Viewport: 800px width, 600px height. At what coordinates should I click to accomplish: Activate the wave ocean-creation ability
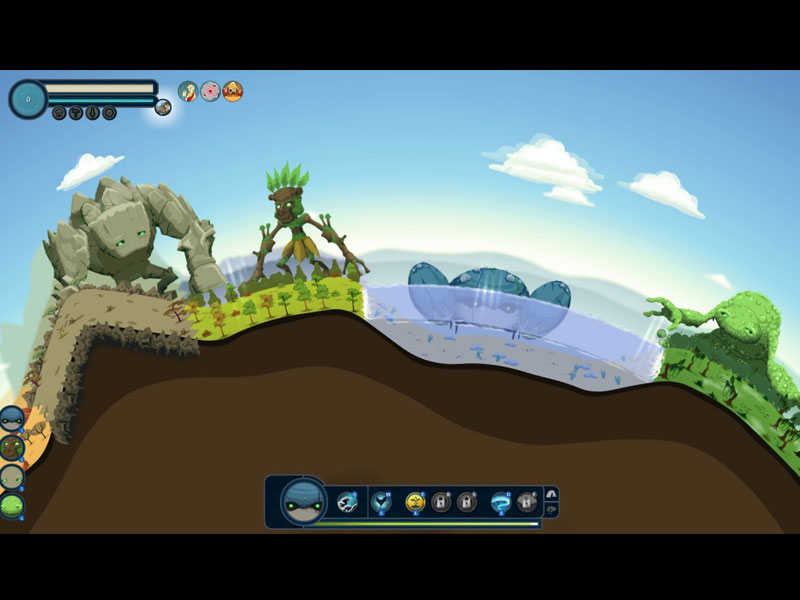click(347, 501)
